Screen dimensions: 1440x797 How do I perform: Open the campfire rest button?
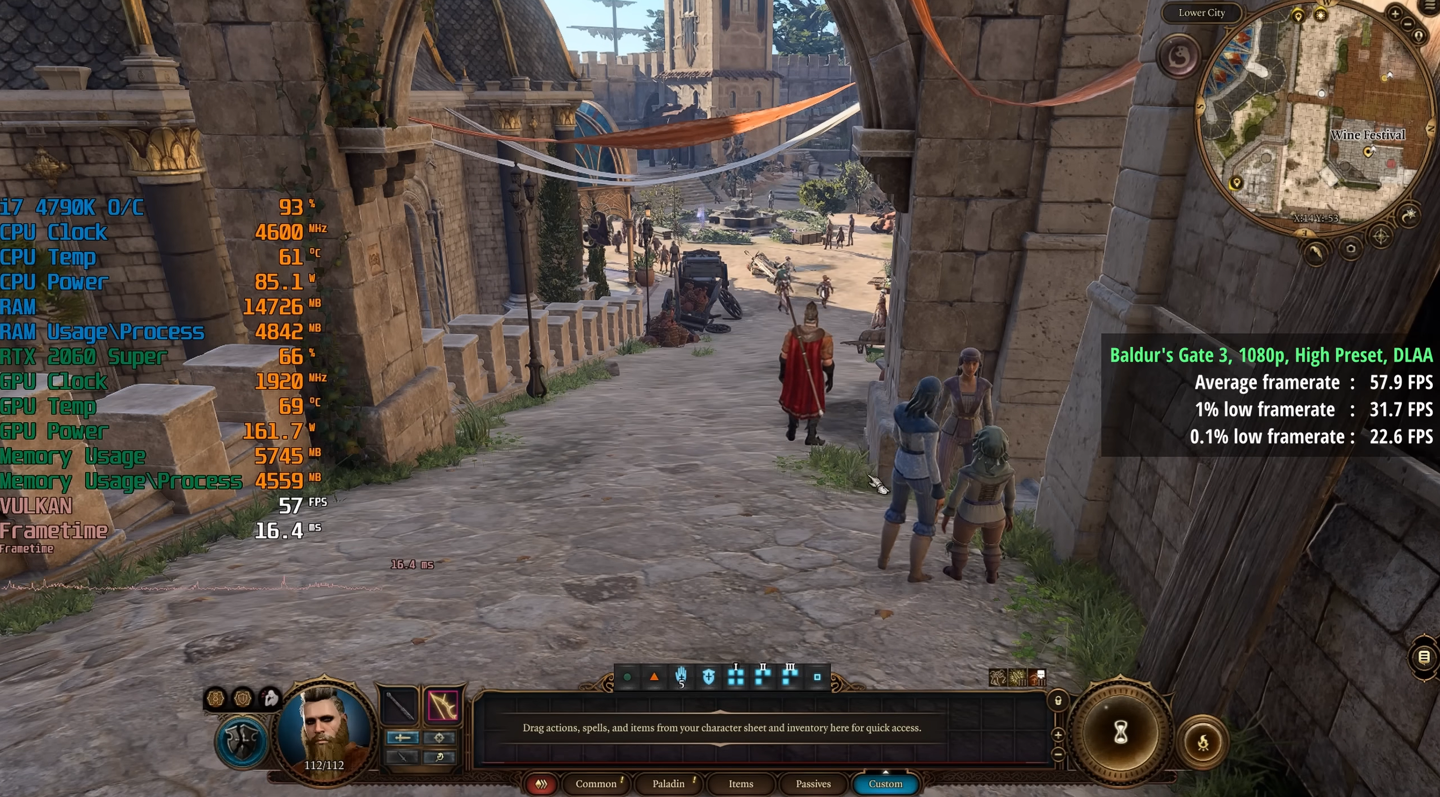(x=1203, y=742)
